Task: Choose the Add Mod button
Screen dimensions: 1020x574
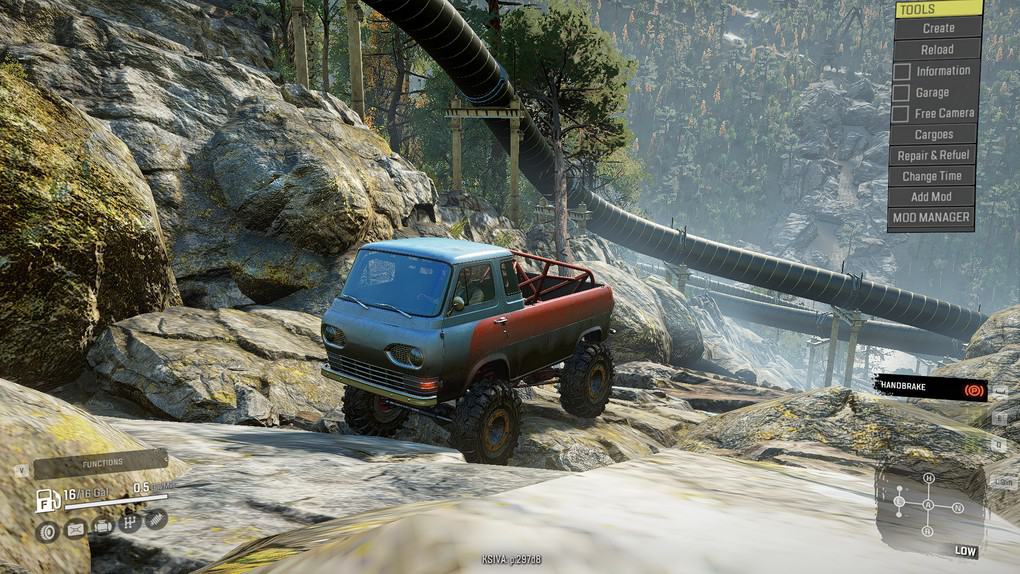Action: pos(931,197)
